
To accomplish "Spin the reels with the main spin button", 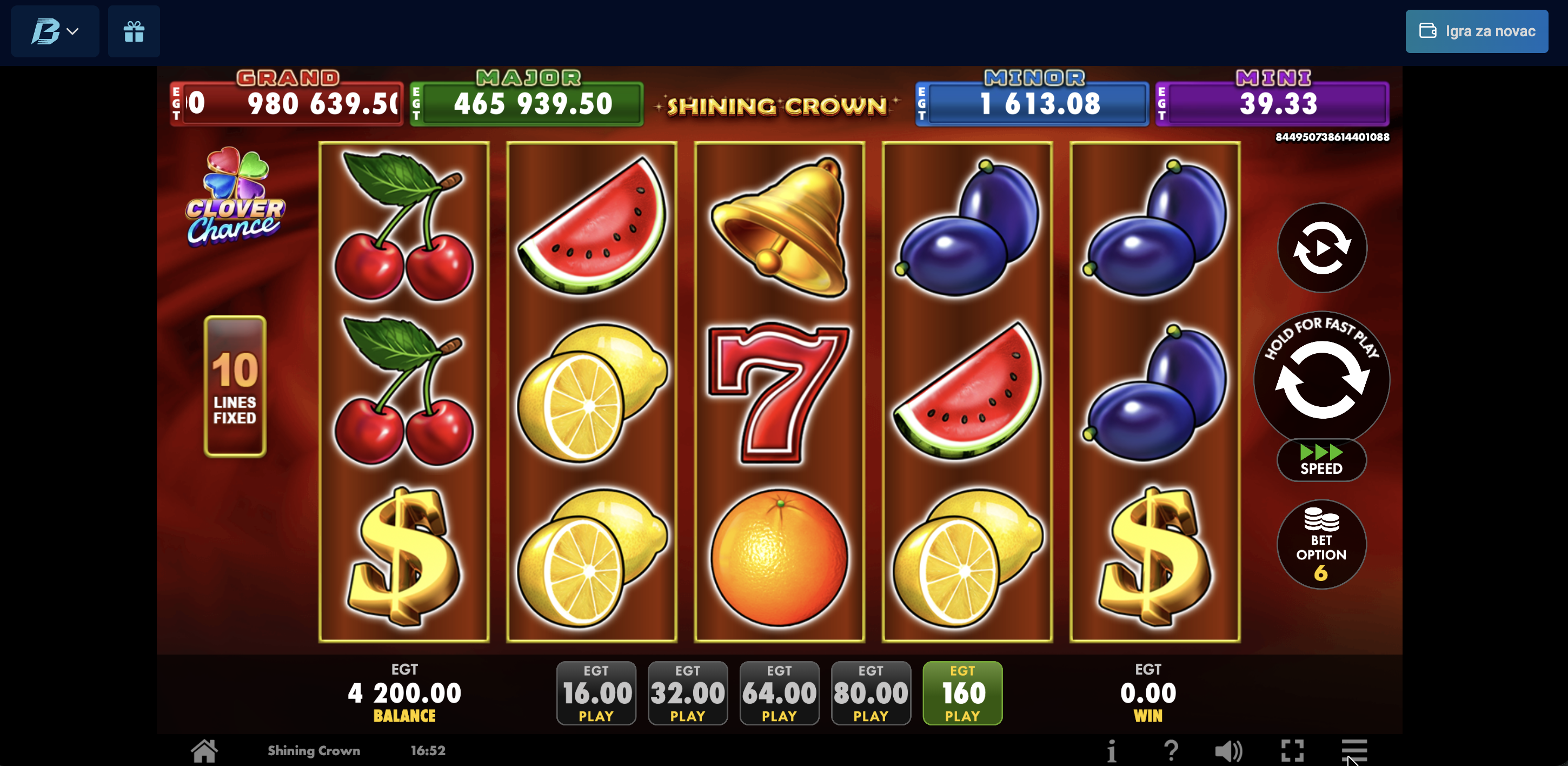I will tap(1321, 379).
